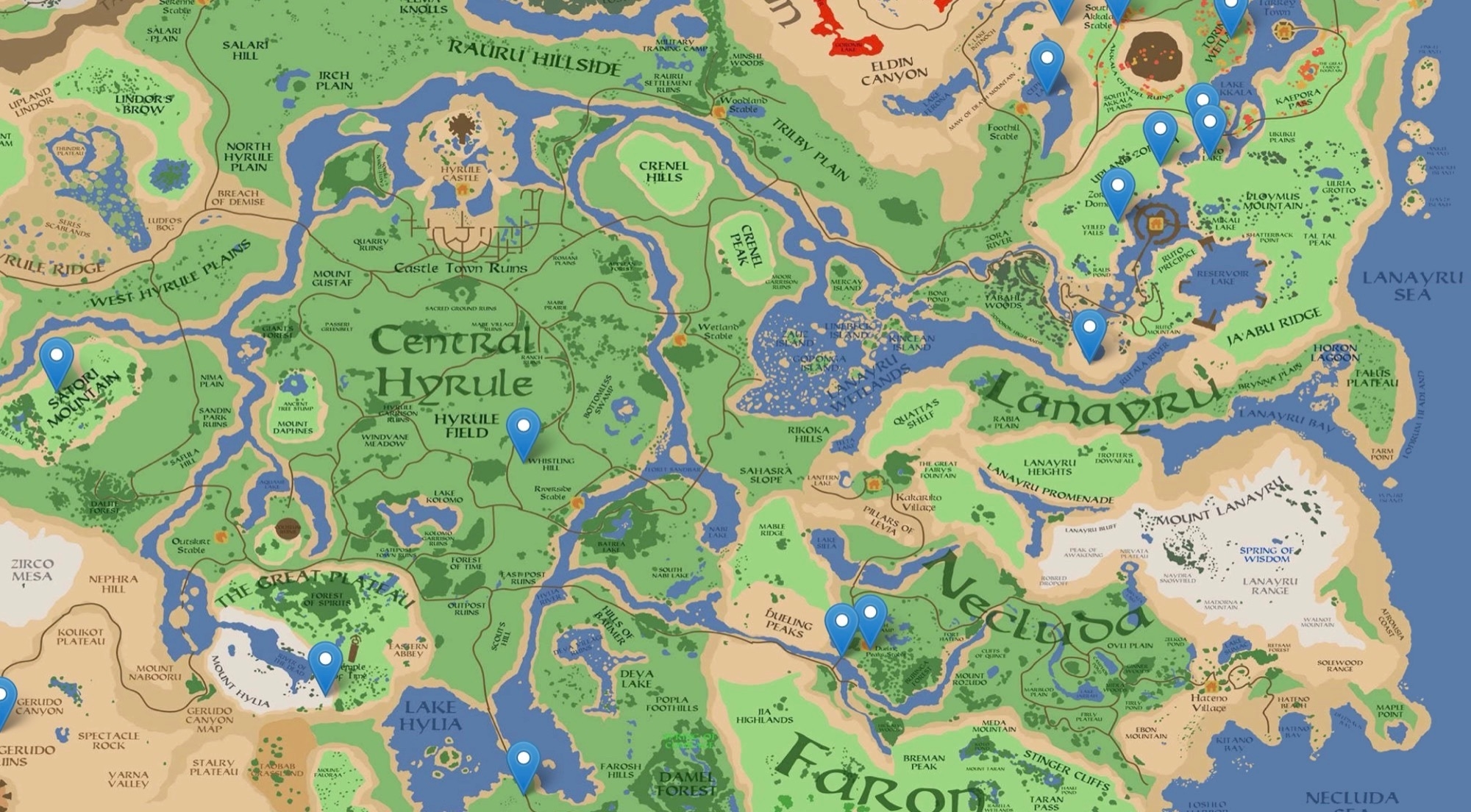Open the marker near South Akkala Stable
The height and width of the screenshot is (812, 1471).
tap(1118, 9)
